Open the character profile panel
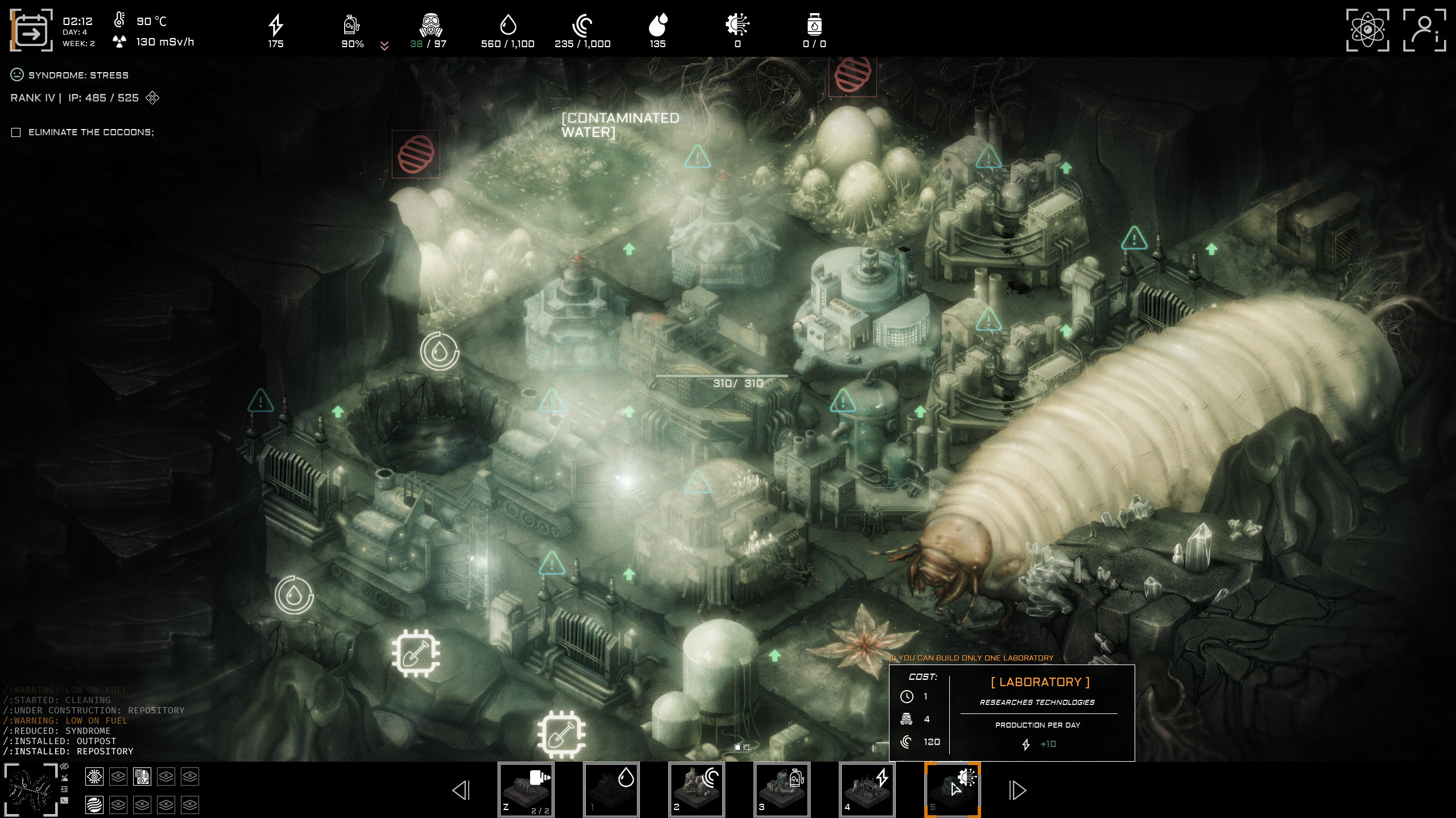 (1424, 30)
